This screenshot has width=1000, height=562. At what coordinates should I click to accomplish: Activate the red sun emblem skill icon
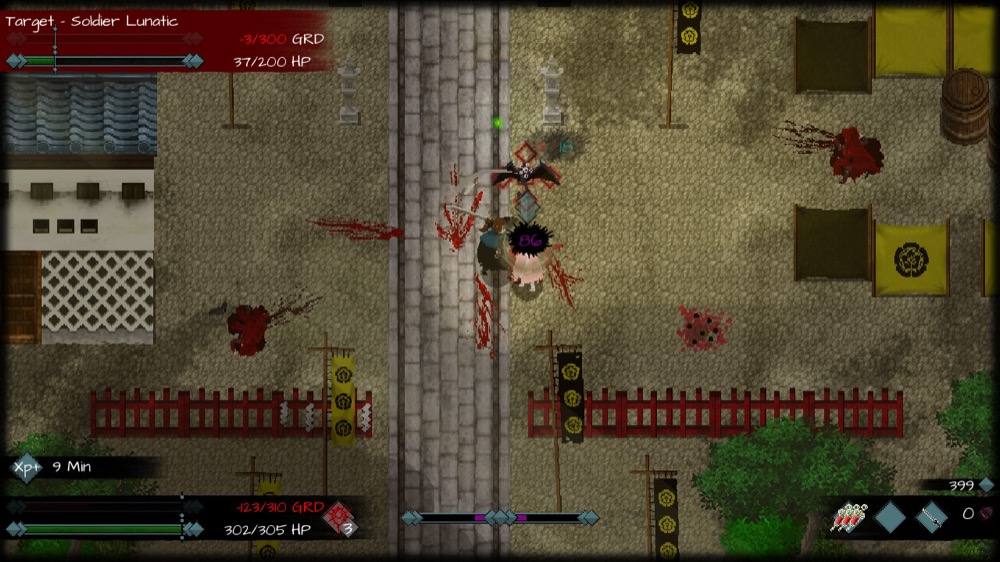338,515
